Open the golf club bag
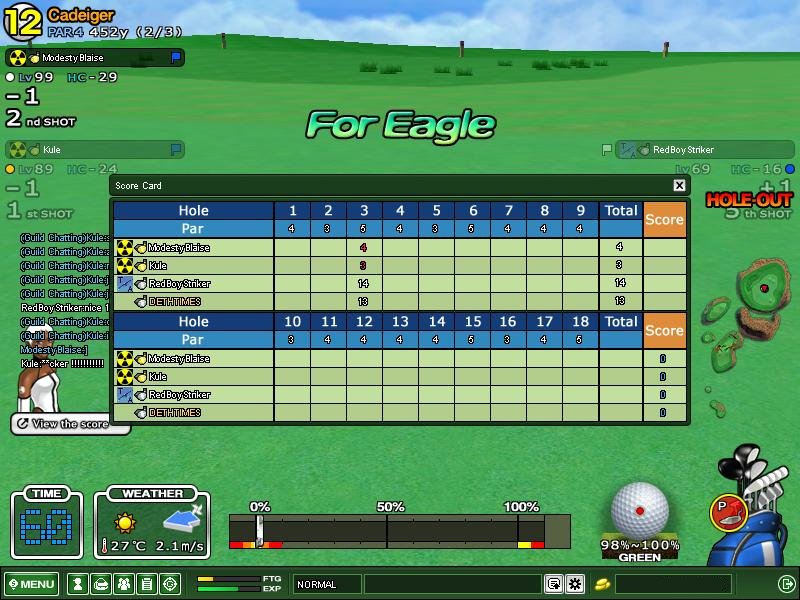Image resolution: width=800 pixels, height=600 pixels. 757,510
